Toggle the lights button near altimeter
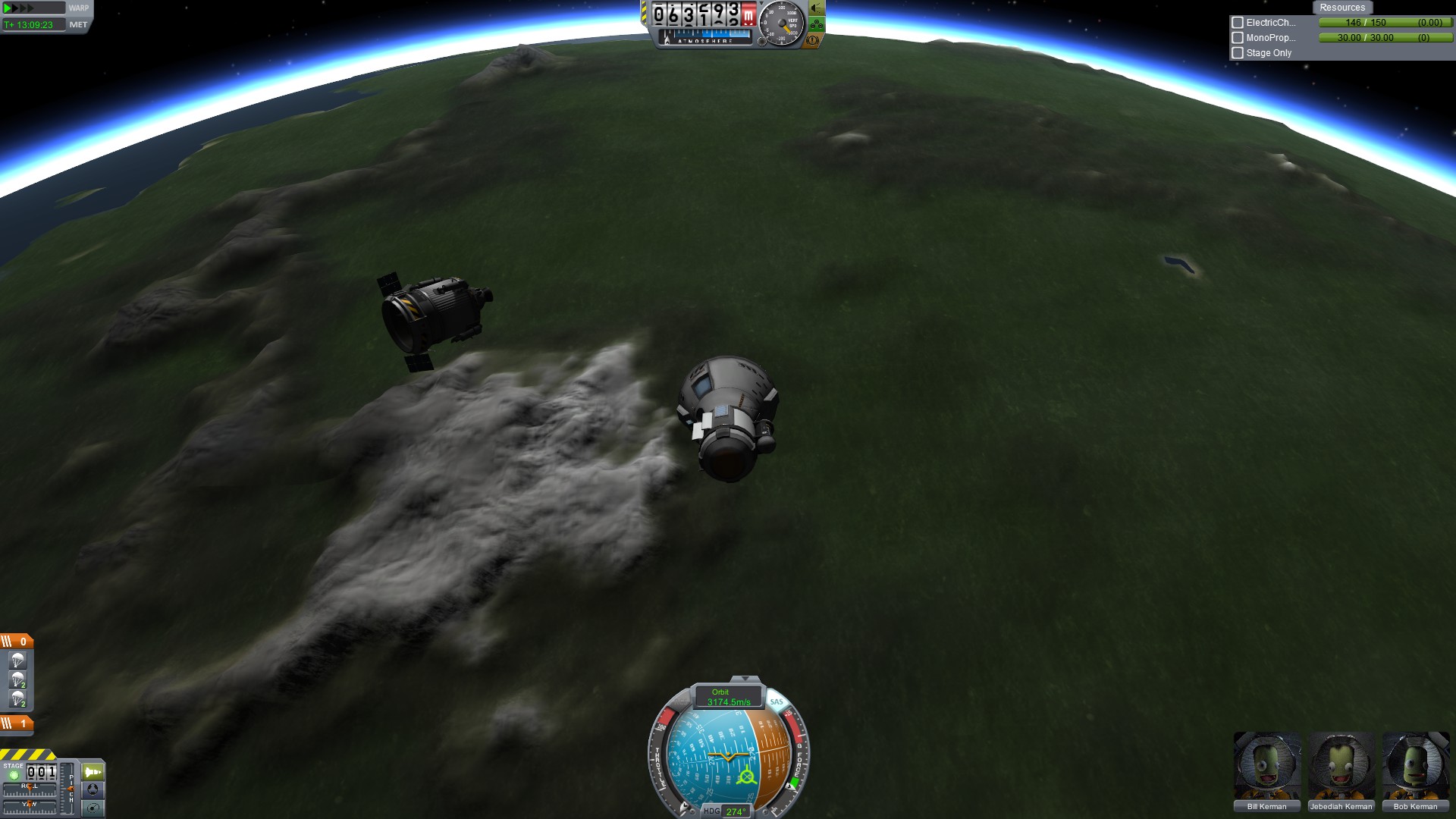Screen dimensions: 1456x819 (x=816, y=8)
